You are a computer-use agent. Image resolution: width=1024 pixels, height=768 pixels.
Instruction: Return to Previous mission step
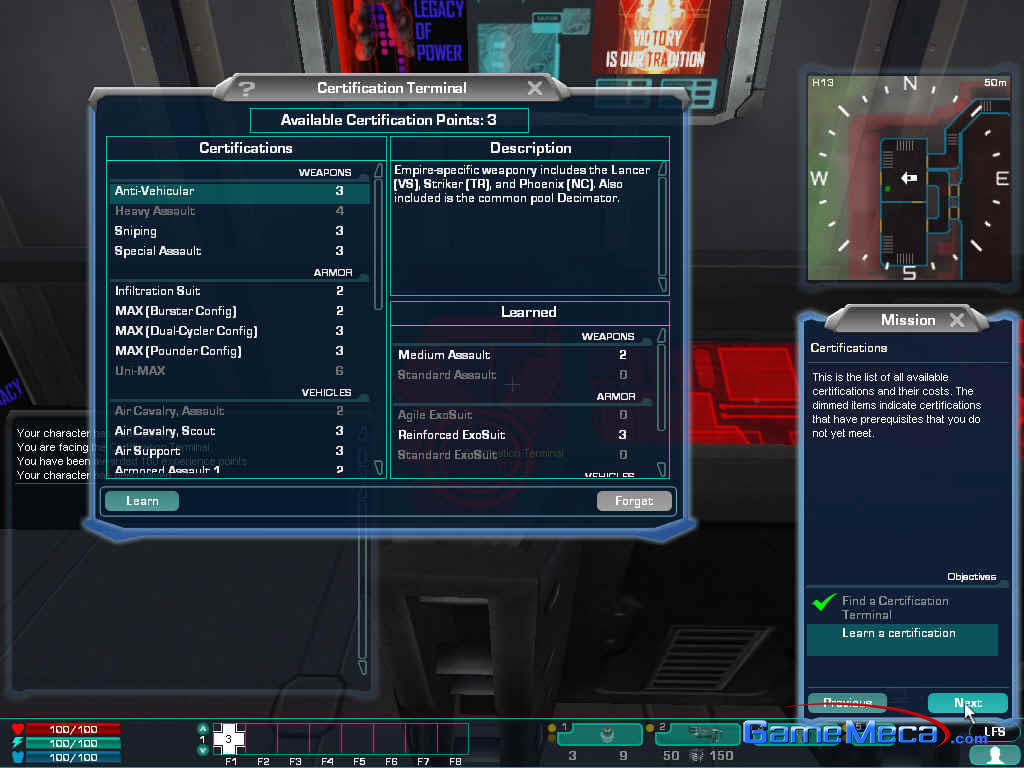(847, 703)
